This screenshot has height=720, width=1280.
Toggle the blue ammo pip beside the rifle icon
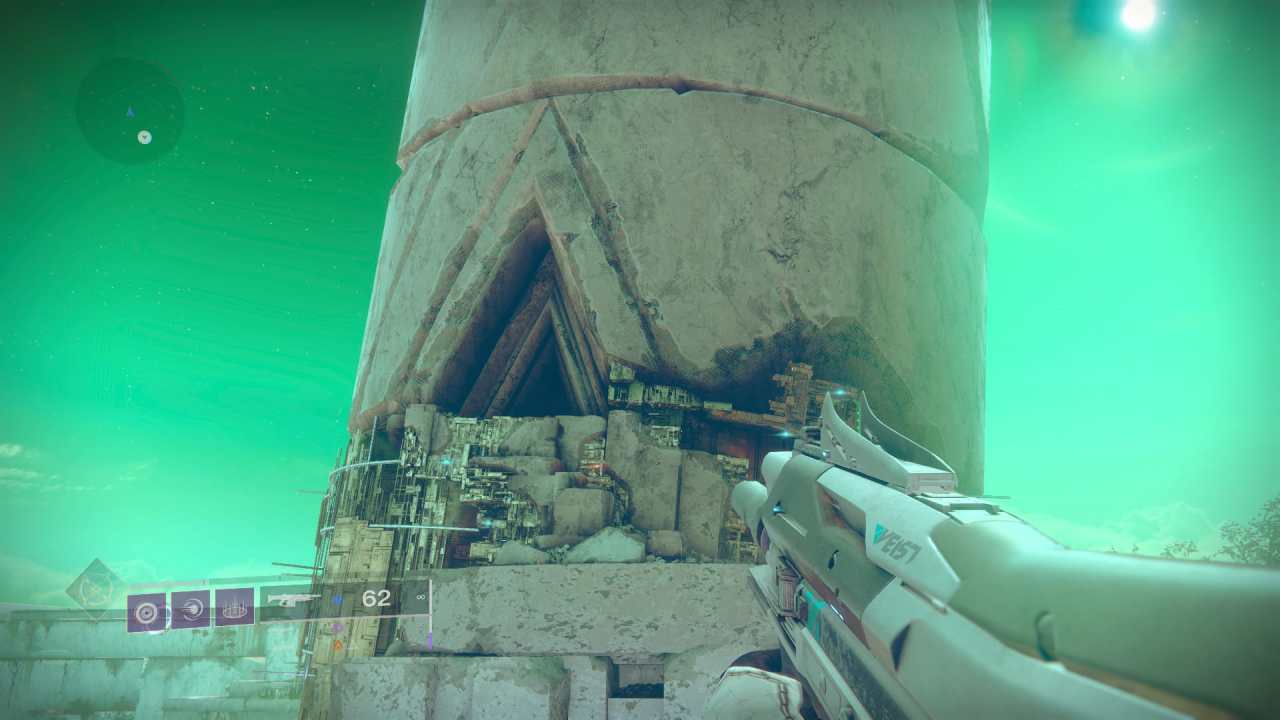click(x=338, y=600)
